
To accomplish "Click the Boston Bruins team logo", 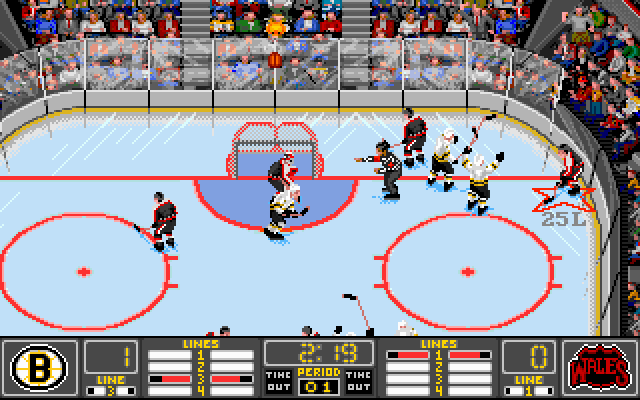I will 38,364.
